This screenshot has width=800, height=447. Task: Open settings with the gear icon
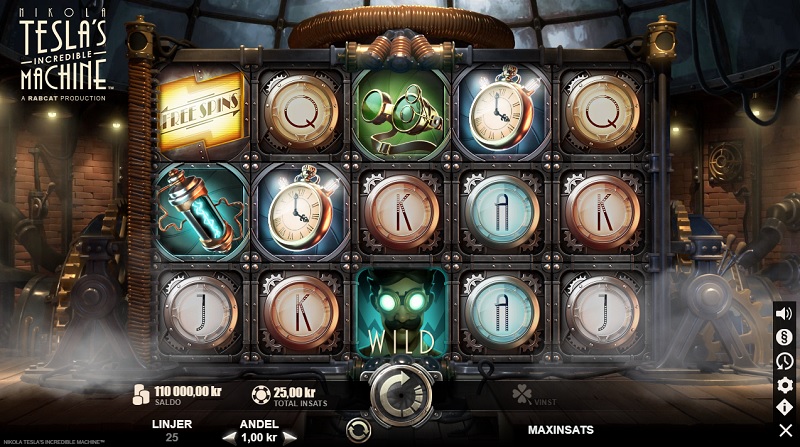tap(785, 385)
